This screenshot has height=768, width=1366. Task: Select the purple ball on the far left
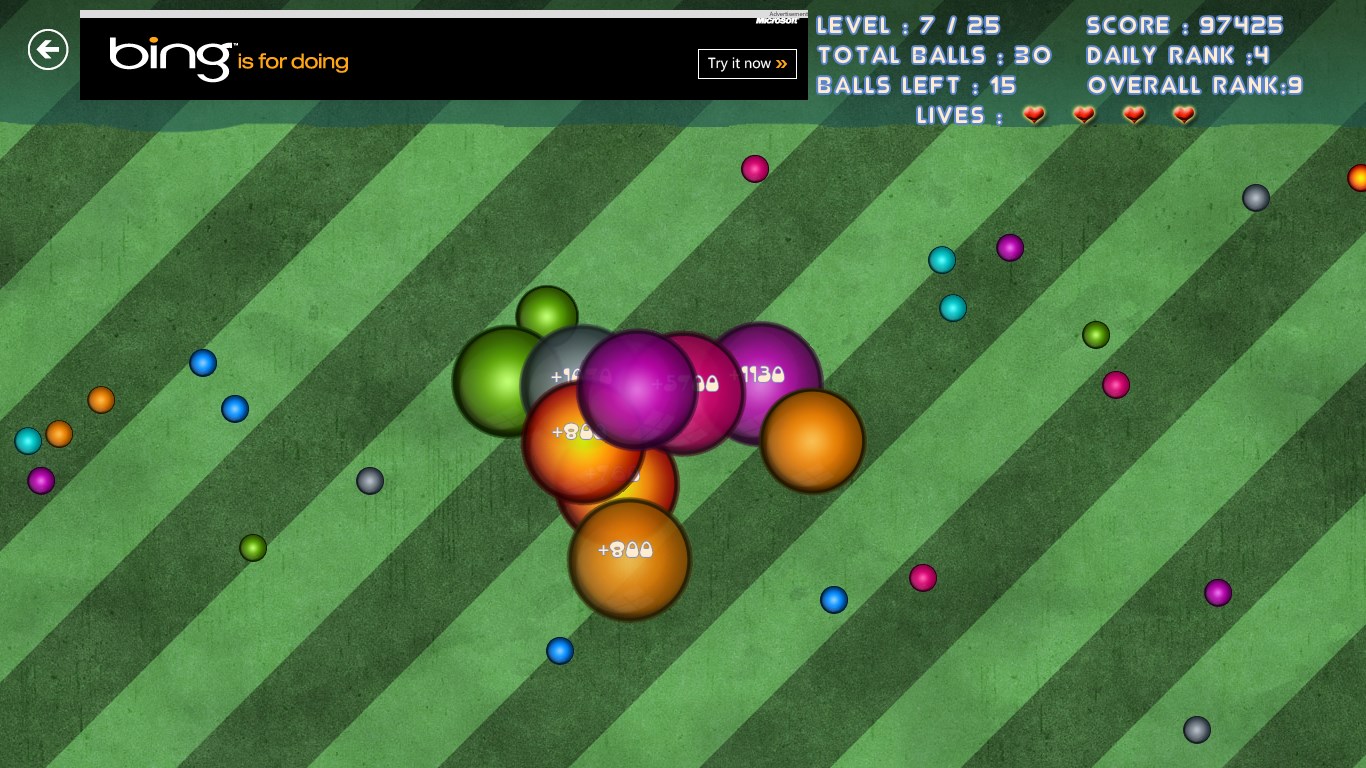tap(41, 481)
